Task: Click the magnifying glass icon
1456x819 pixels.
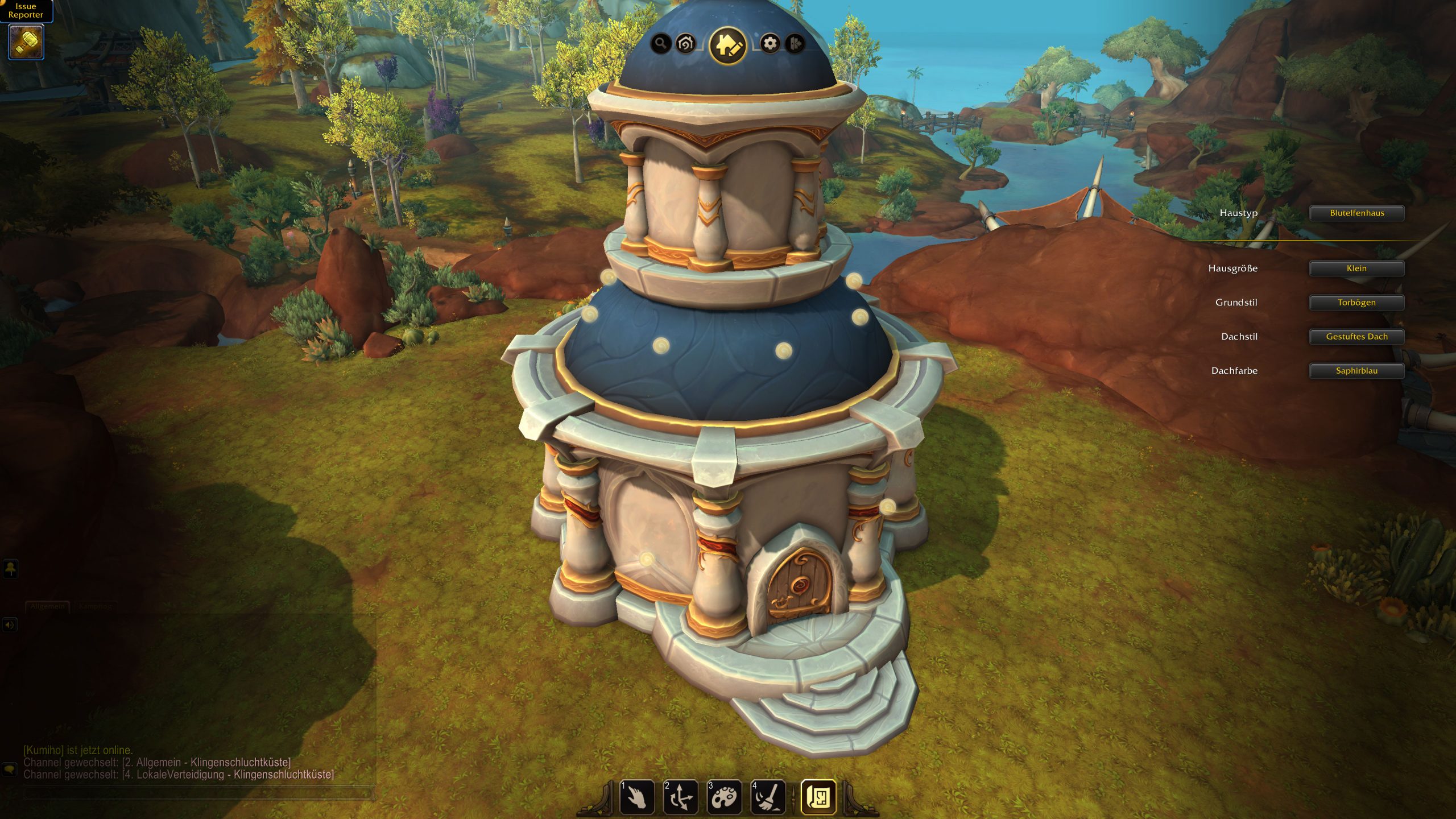Action: coord(660,43)
